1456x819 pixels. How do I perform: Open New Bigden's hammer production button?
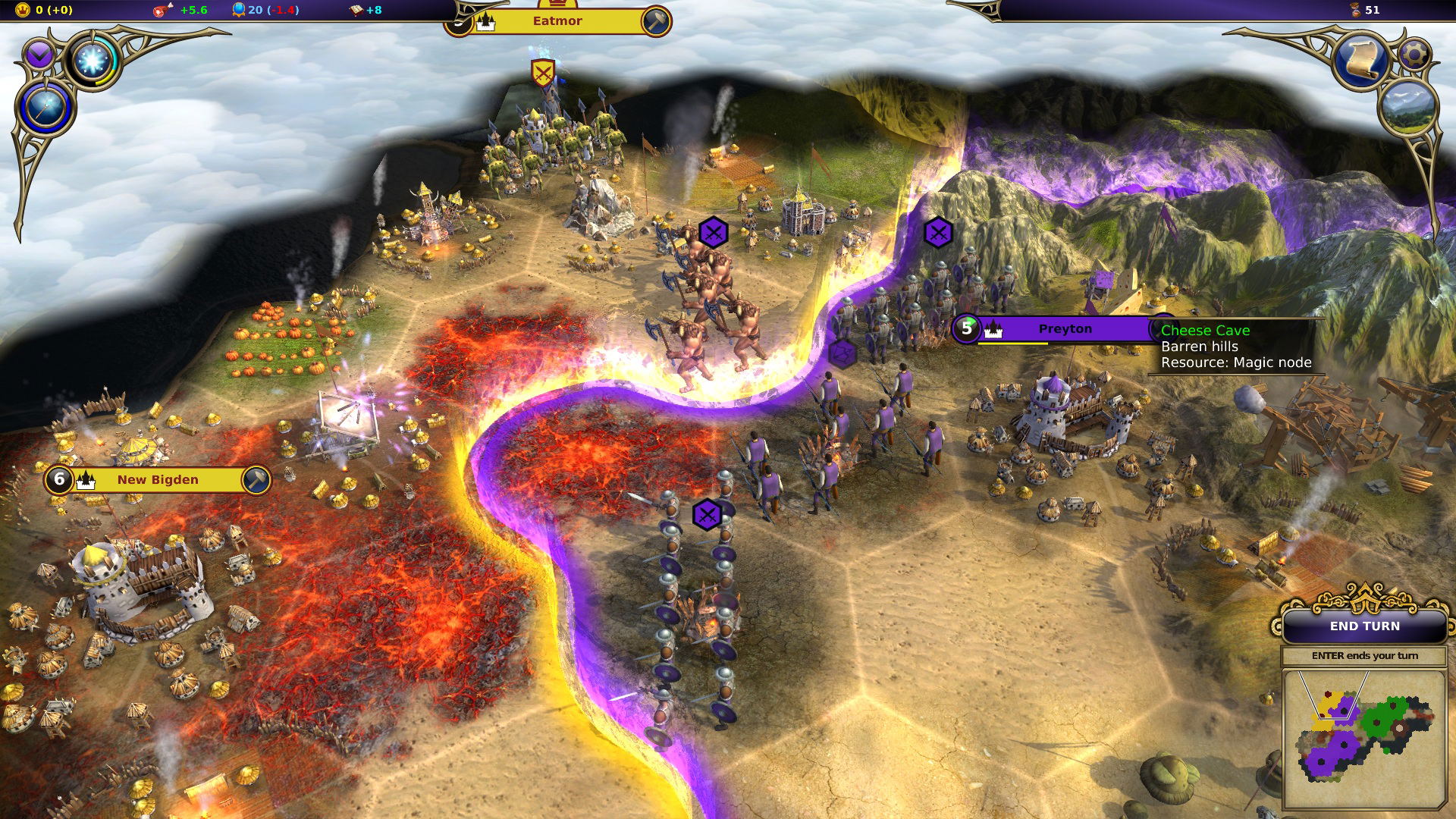(256, 480)
